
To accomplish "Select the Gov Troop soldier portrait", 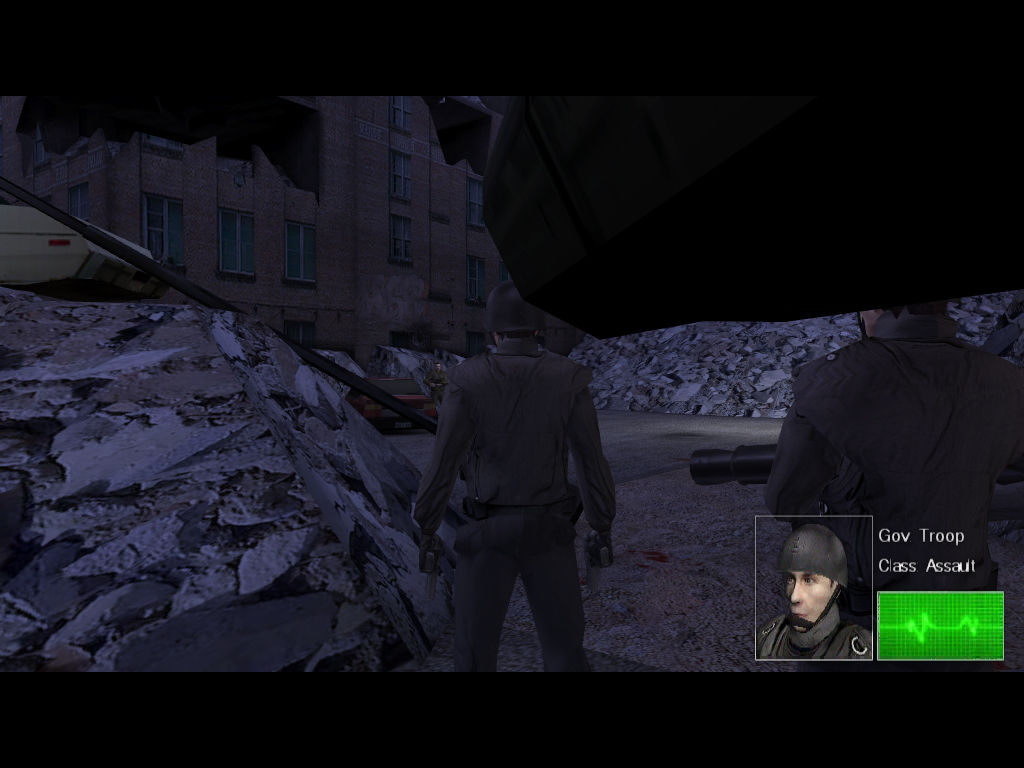I will pos(813,588).
